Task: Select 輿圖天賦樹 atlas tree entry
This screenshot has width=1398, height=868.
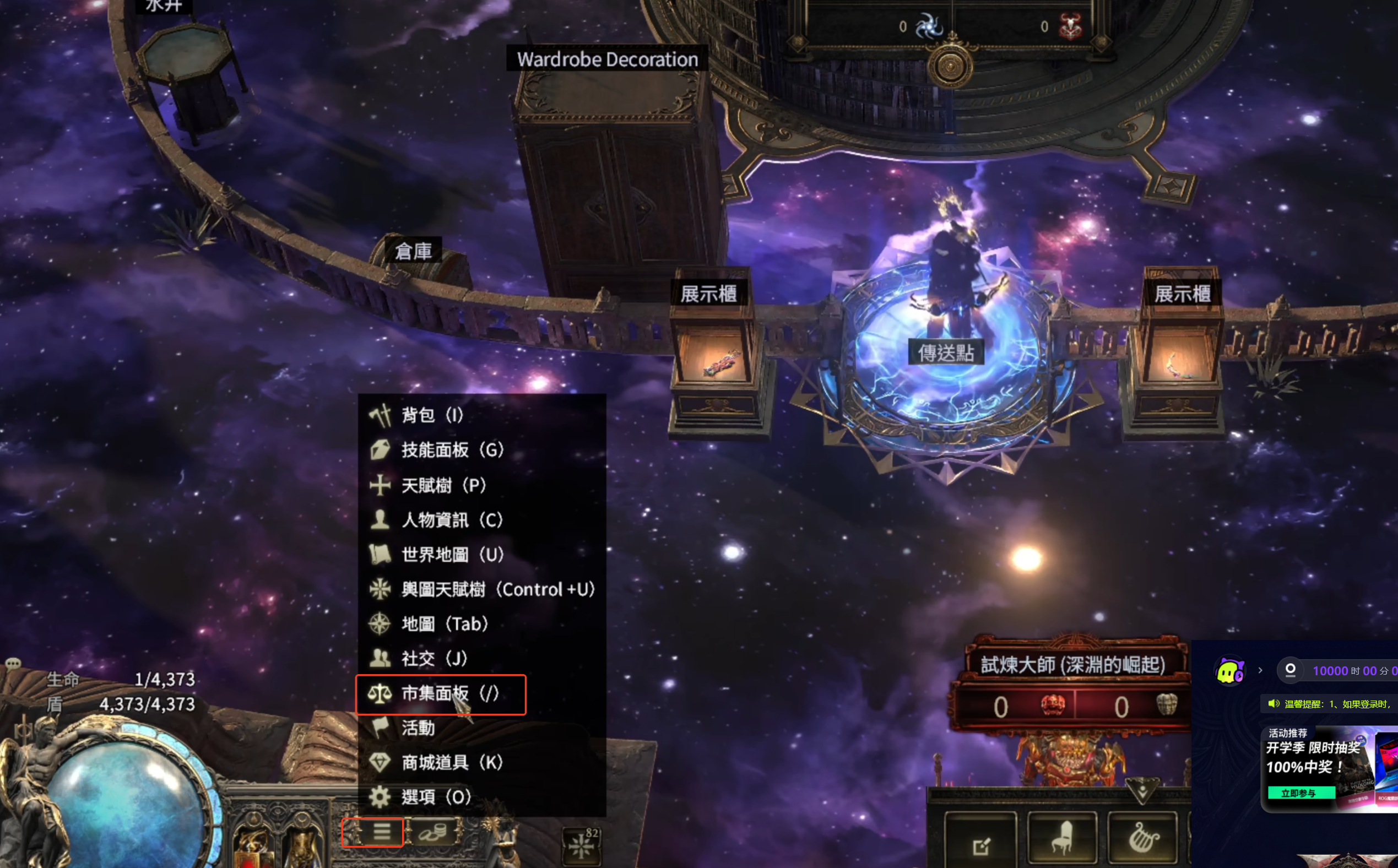Action: (x=497, y=589)
